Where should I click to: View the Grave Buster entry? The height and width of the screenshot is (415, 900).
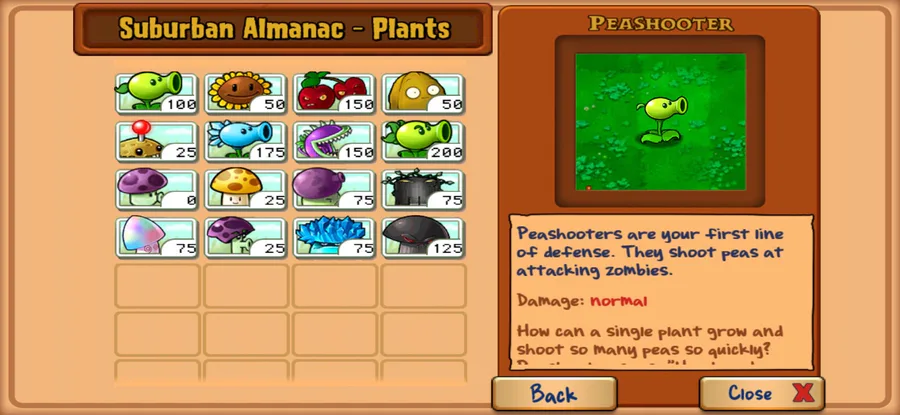point(423,189)
